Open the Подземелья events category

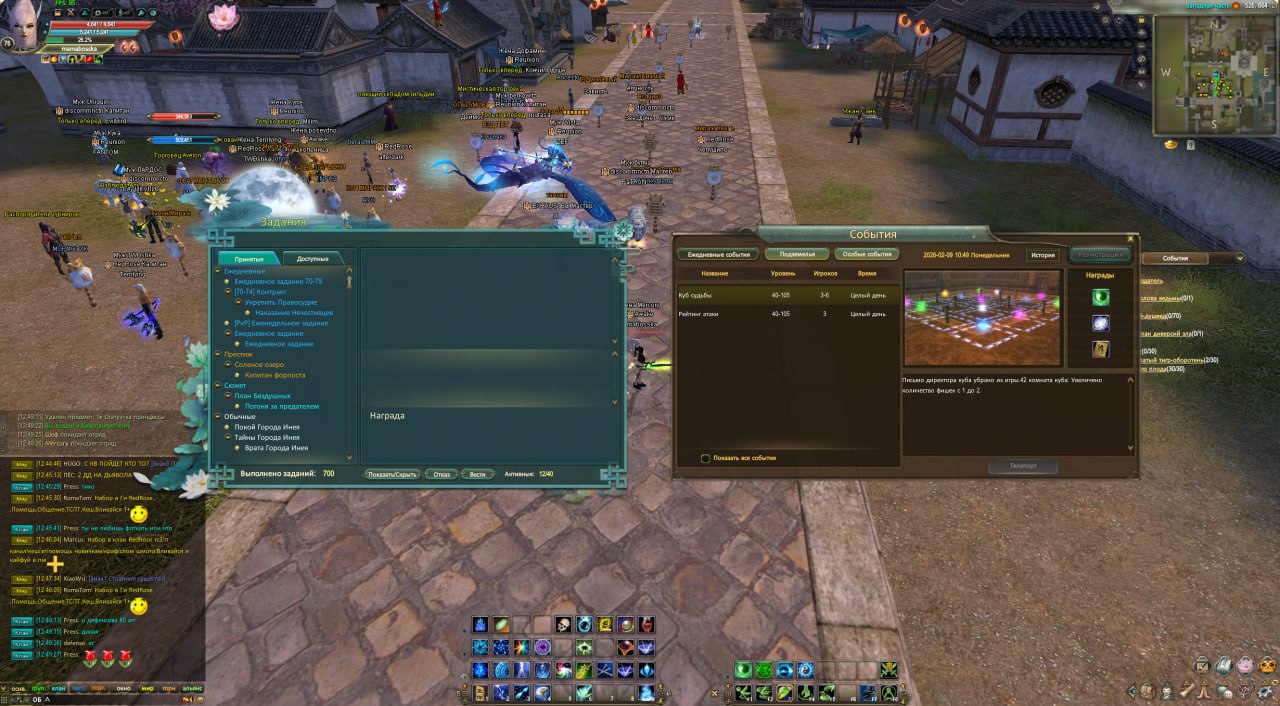[x=797, y=254]
